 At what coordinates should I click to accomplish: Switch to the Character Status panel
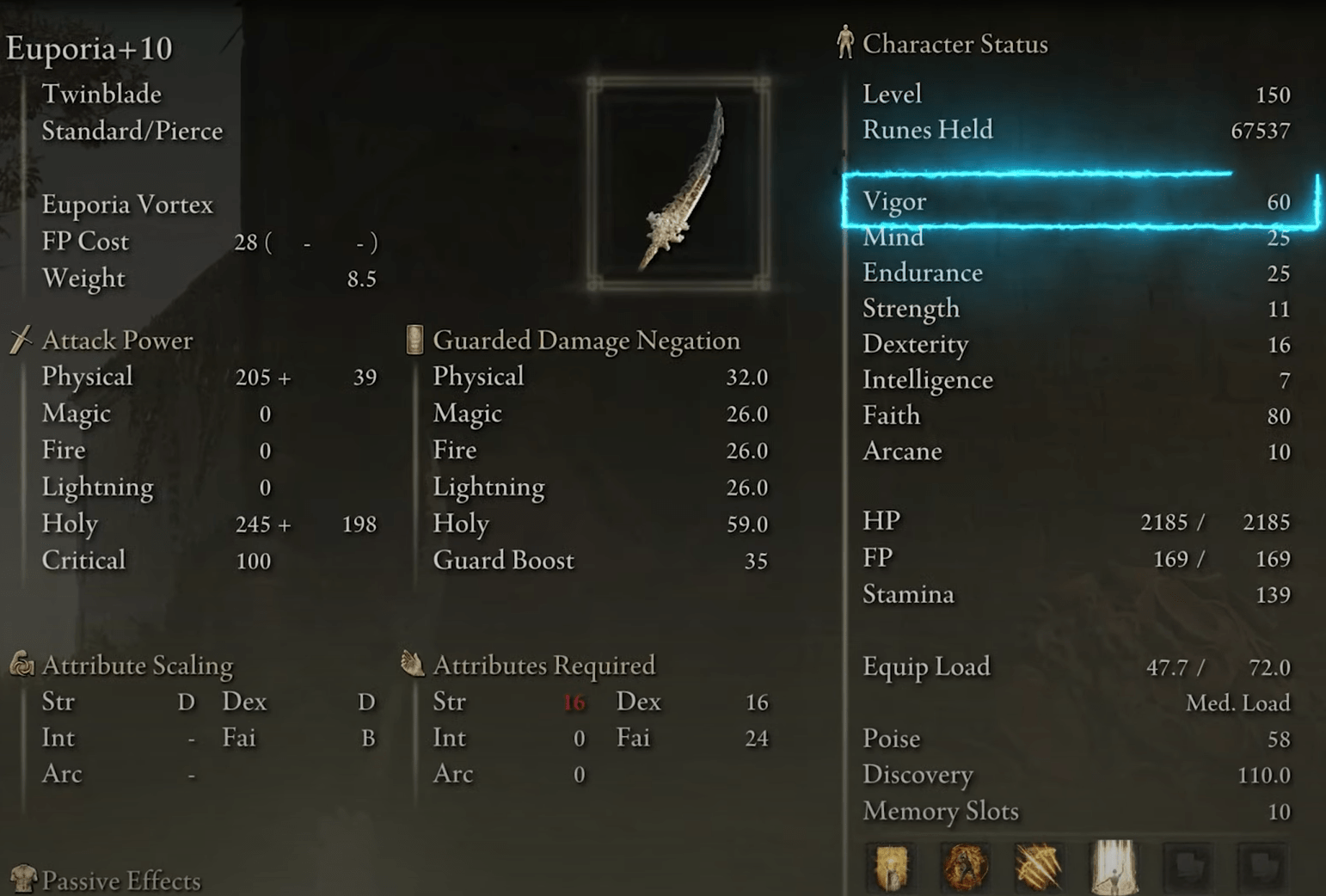pos(956,43)
